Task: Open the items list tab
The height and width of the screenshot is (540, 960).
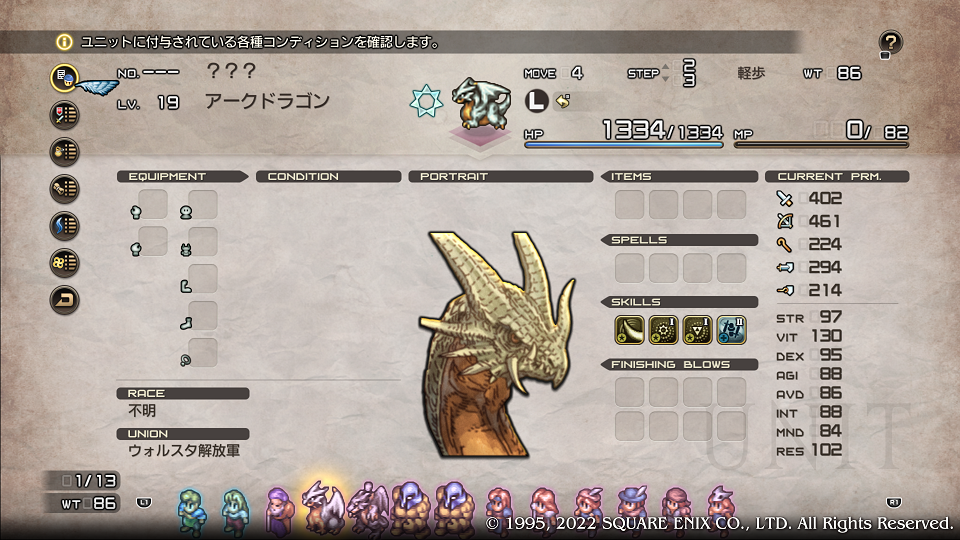Action: [x=65, y=151]
